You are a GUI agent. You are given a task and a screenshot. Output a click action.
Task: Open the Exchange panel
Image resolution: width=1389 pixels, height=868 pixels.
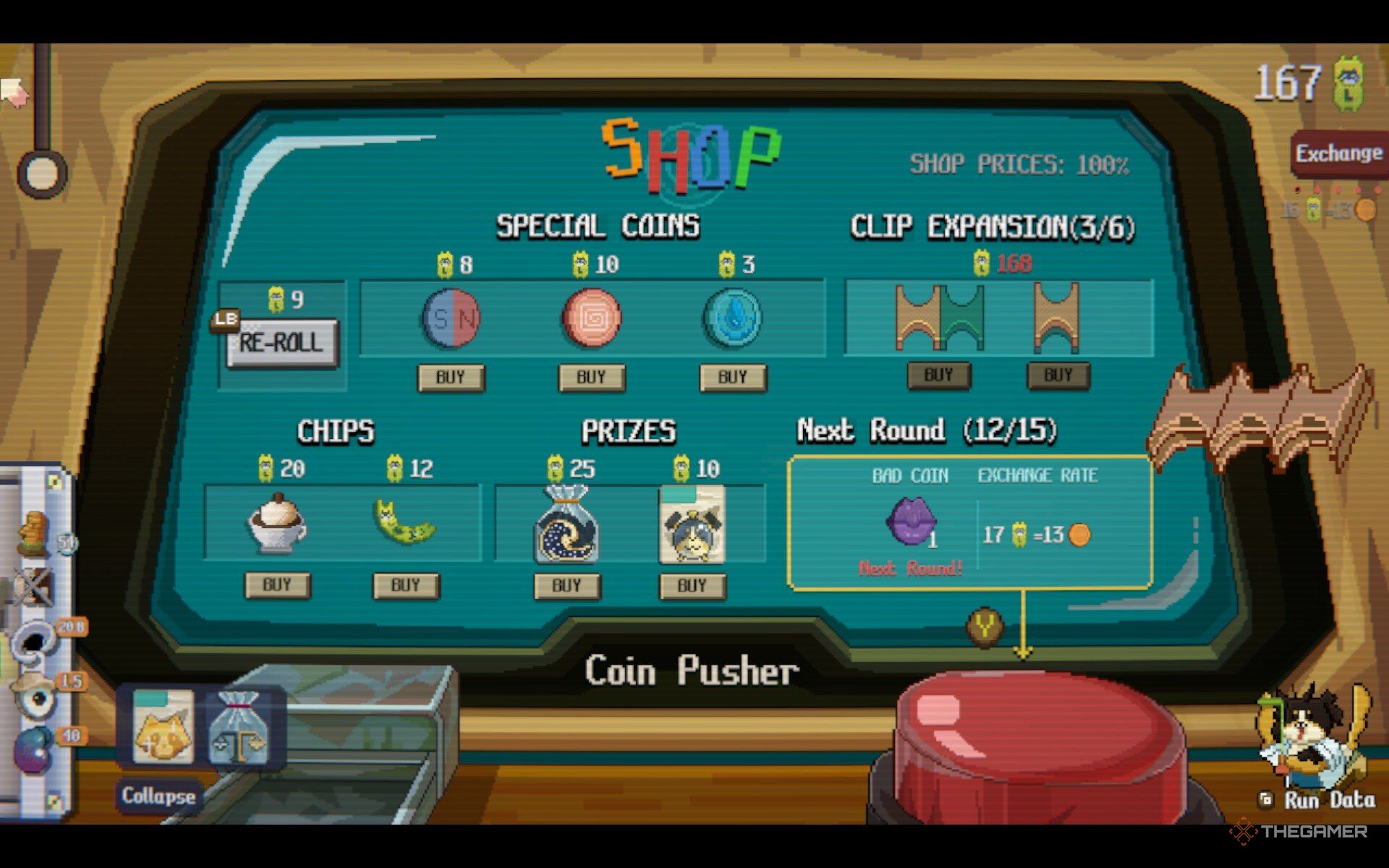1338,153
